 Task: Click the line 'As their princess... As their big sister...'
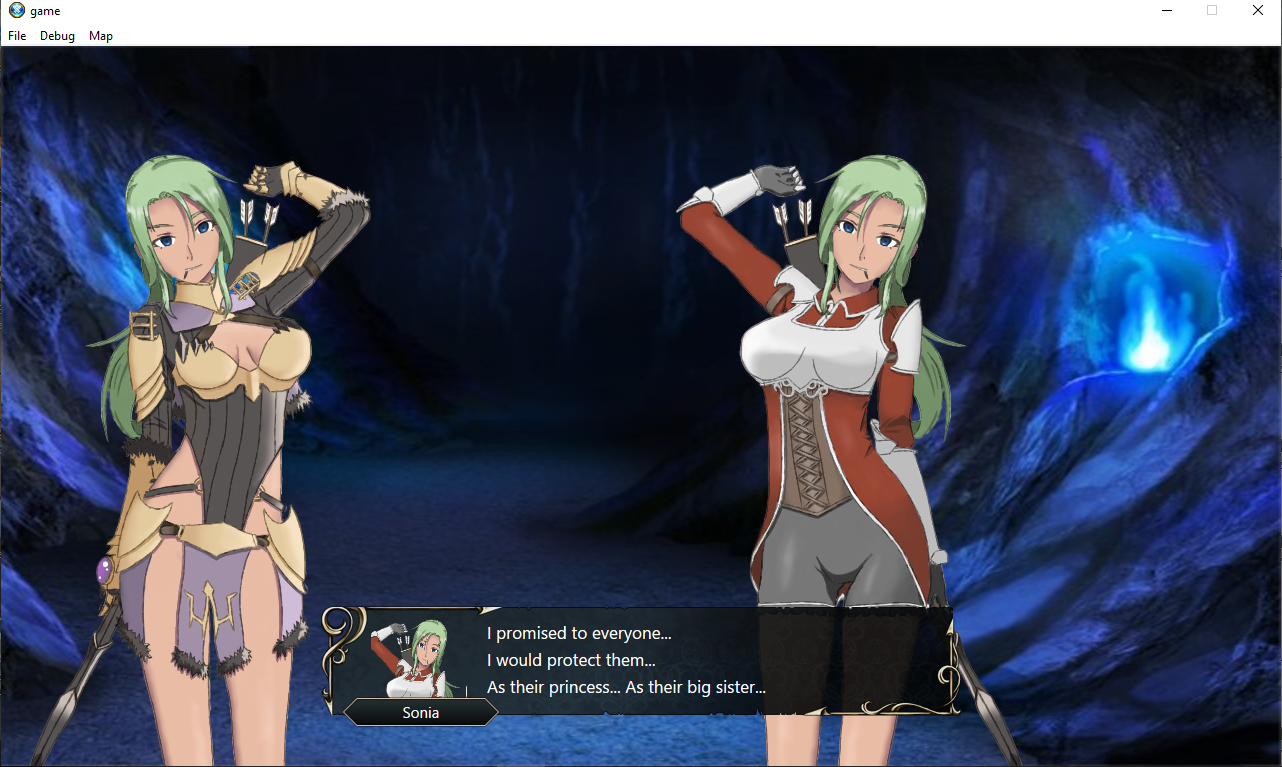pyautogui.click(x=625, y=688)
